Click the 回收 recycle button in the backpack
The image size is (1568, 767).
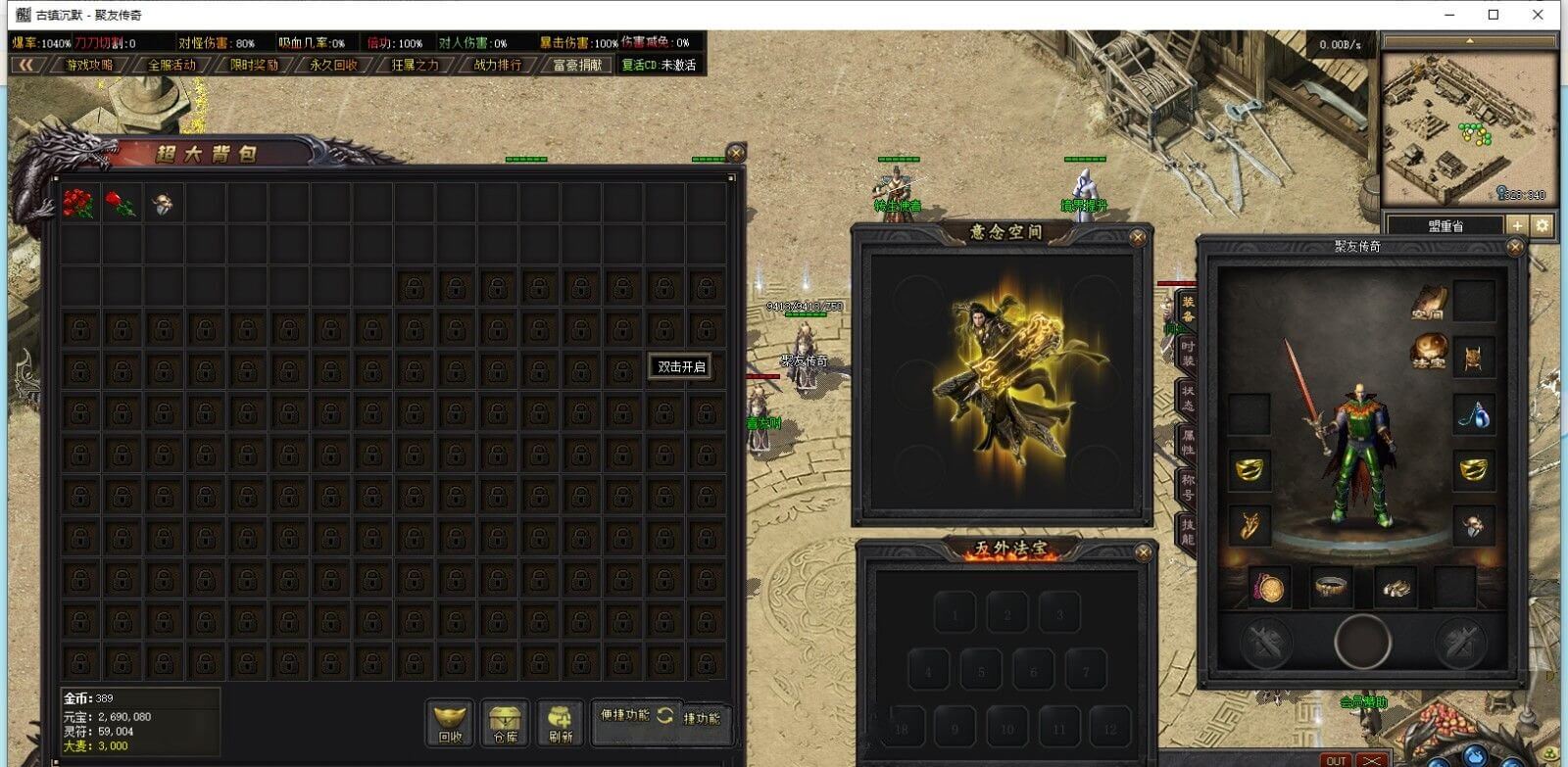pyautogui.click(x=450, y=723)
